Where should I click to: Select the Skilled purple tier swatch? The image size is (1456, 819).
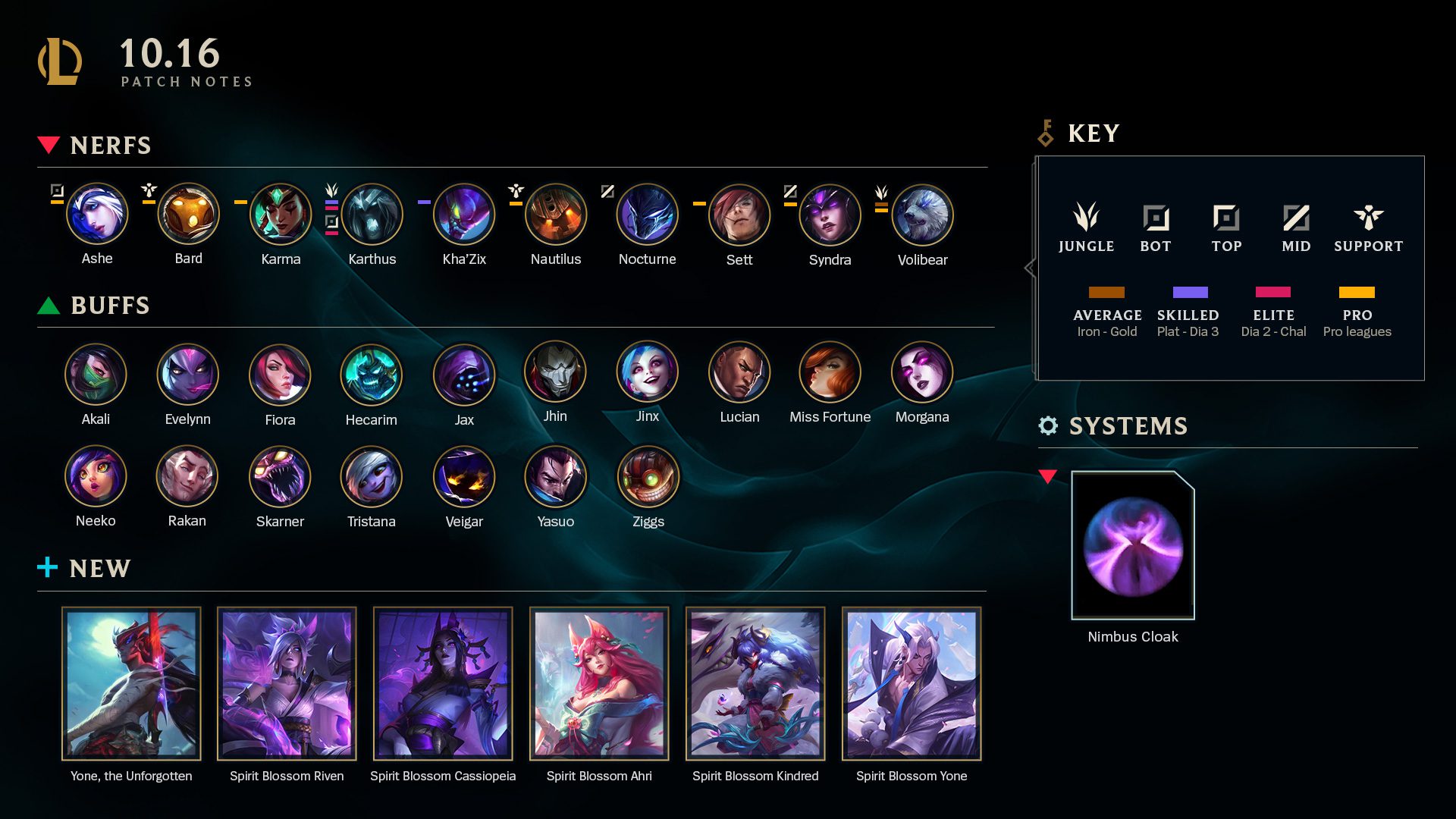pyautogui.click(x=1190, y=293)
